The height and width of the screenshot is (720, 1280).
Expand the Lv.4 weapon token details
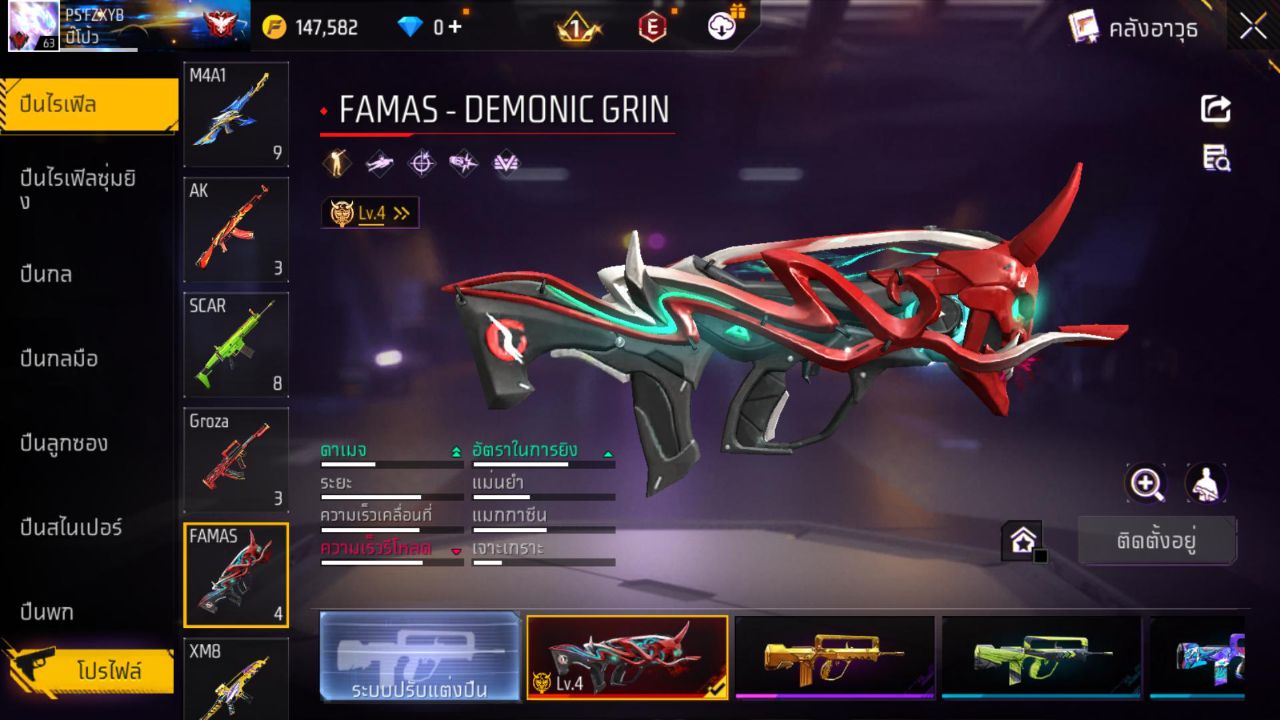(370, 211)
